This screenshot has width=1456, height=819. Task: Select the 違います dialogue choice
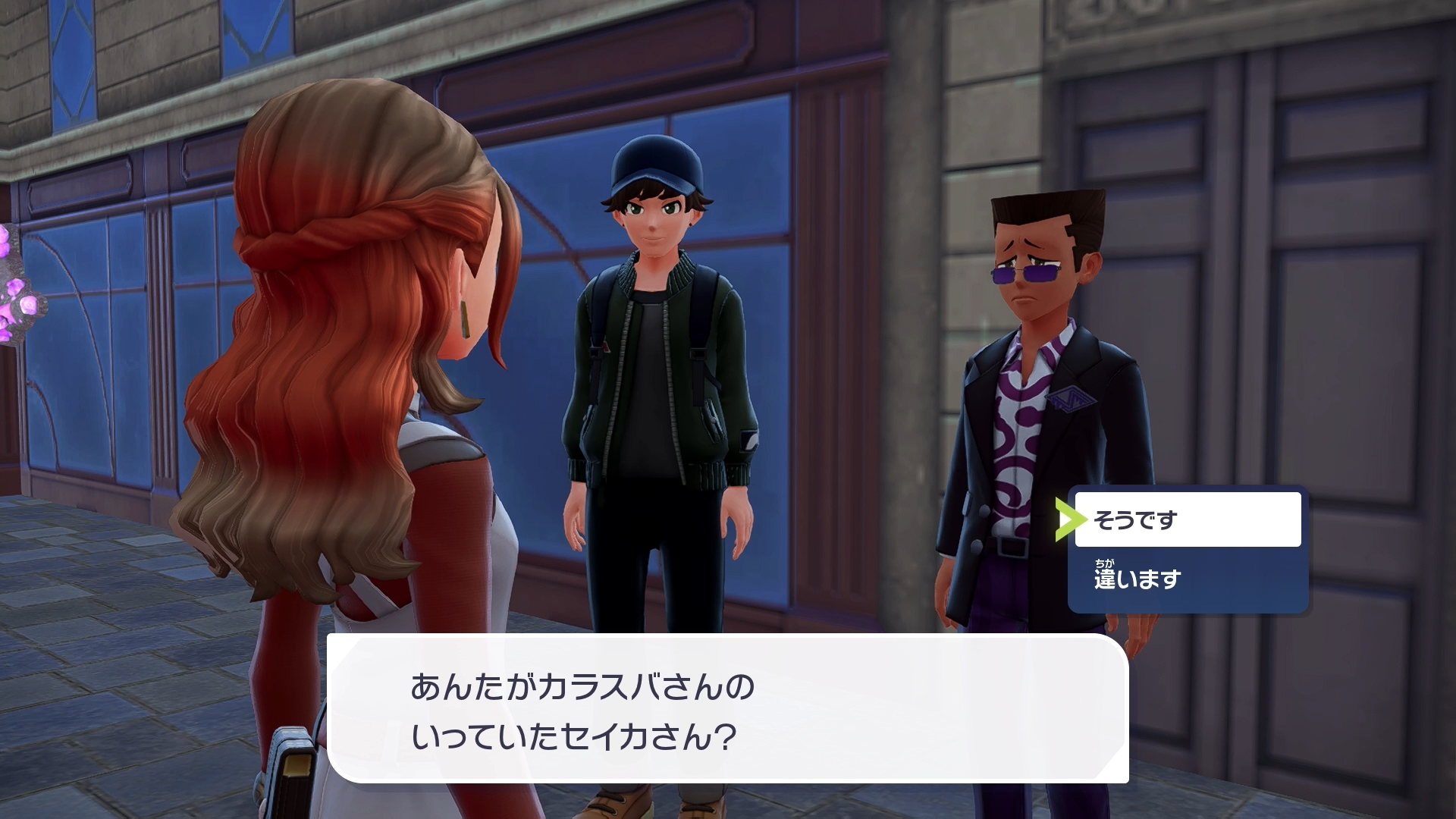point(1187,579)
